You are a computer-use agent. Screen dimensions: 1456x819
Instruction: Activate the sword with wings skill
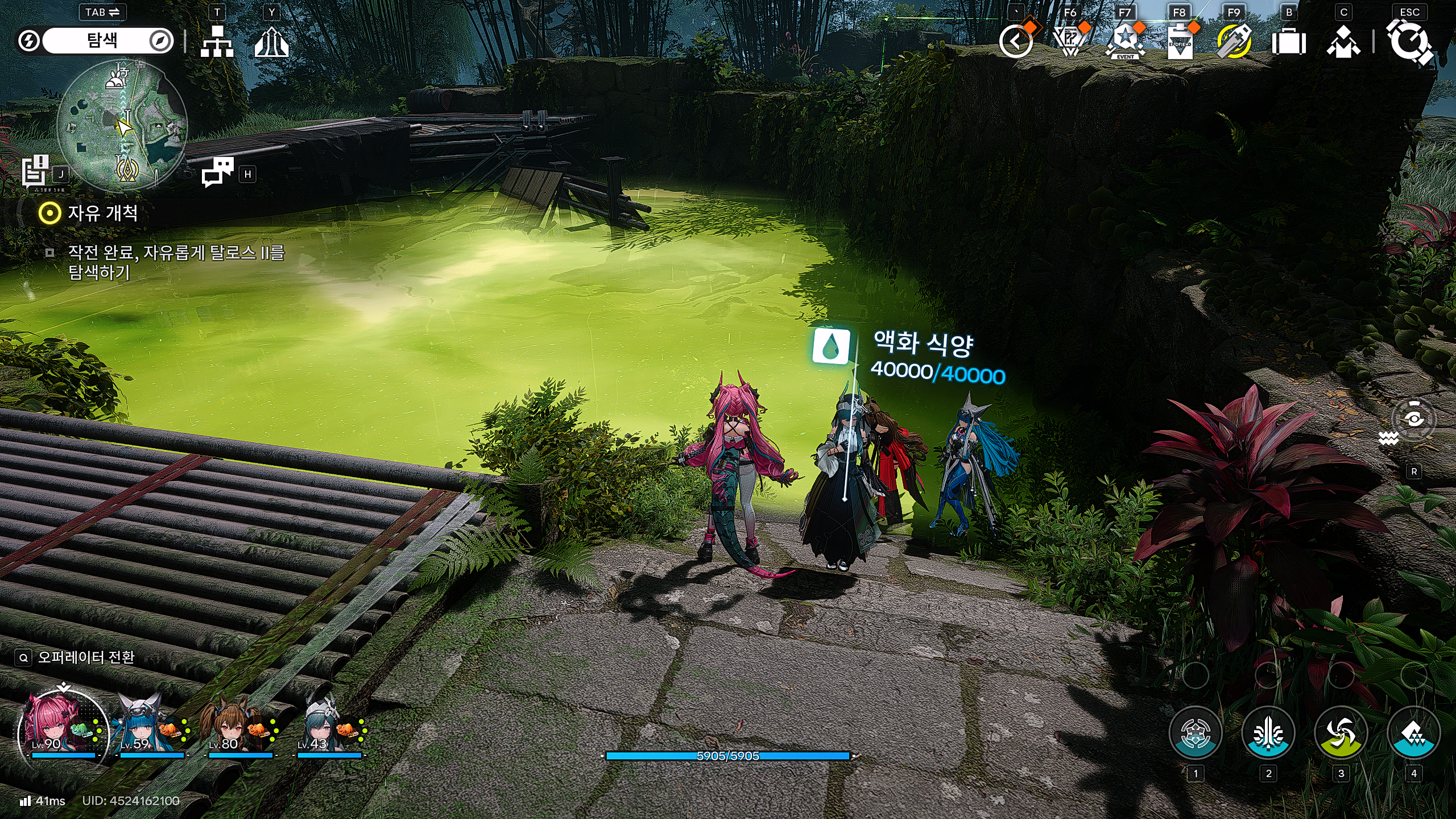tap(1268, 733)
